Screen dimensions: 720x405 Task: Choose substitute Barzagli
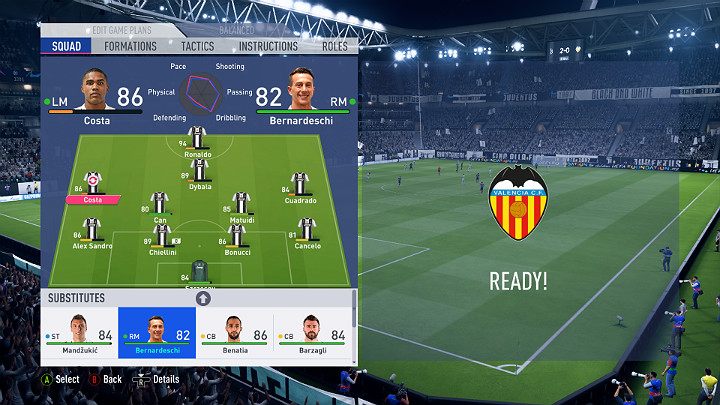point(313,333)
